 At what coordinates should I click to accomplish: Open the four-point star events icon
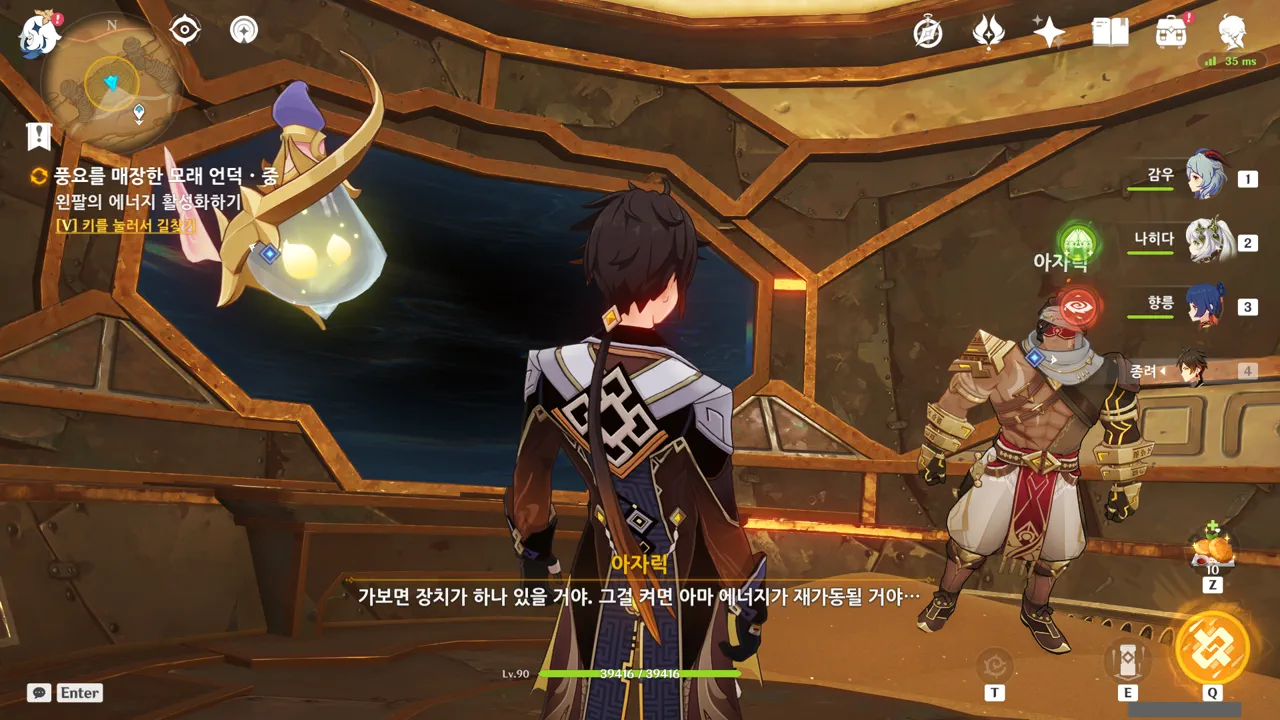(1049, 33)
